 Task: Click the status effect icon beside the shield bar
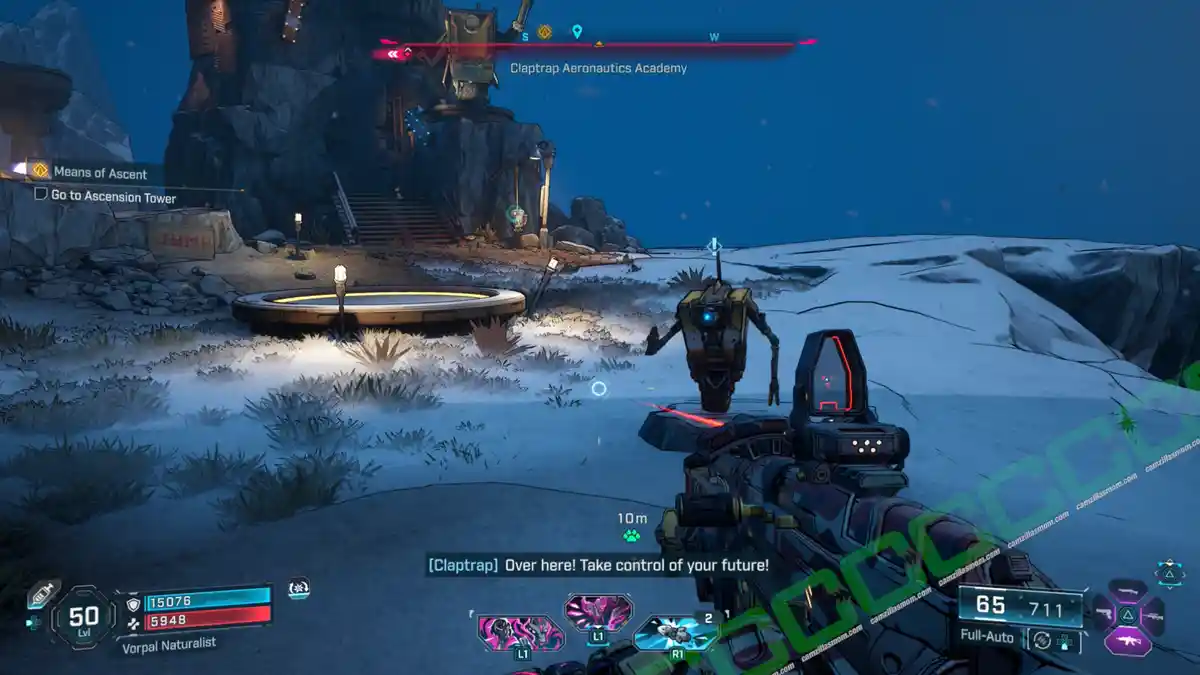pyautogui.click(x=297, y=589)
